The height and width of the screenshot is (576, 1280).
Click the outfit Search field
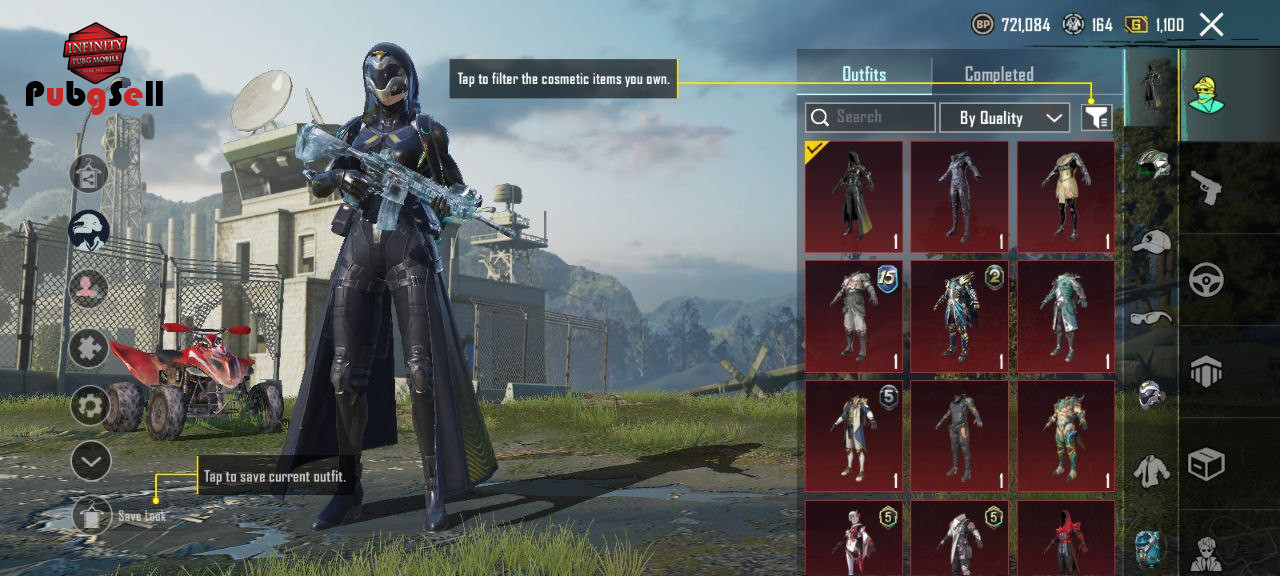click(x=870, y=118)
